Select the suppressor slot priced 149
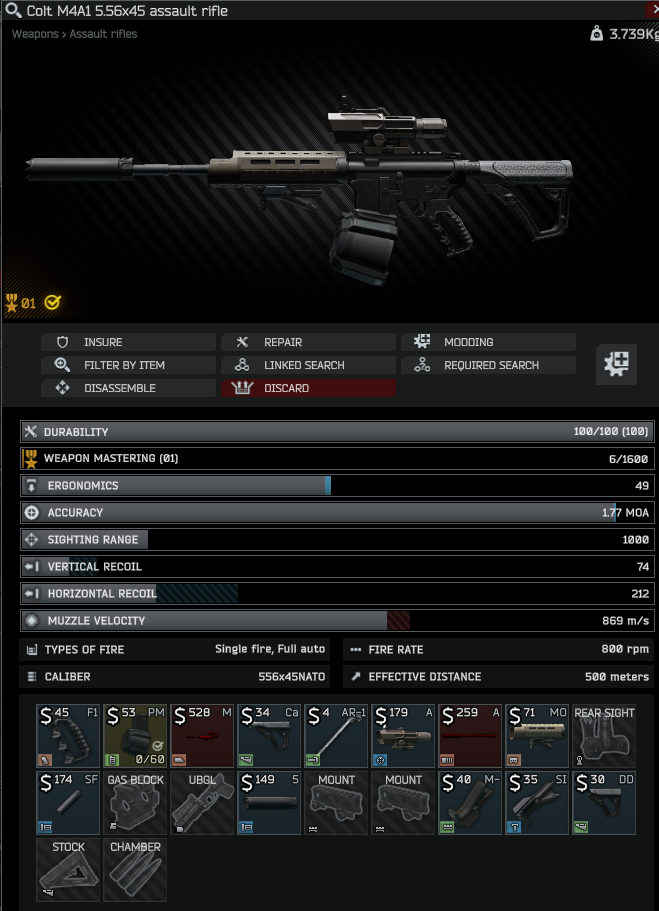Image resolution: width=659 pixels, height=911 pixels. (x=270, y=803)
